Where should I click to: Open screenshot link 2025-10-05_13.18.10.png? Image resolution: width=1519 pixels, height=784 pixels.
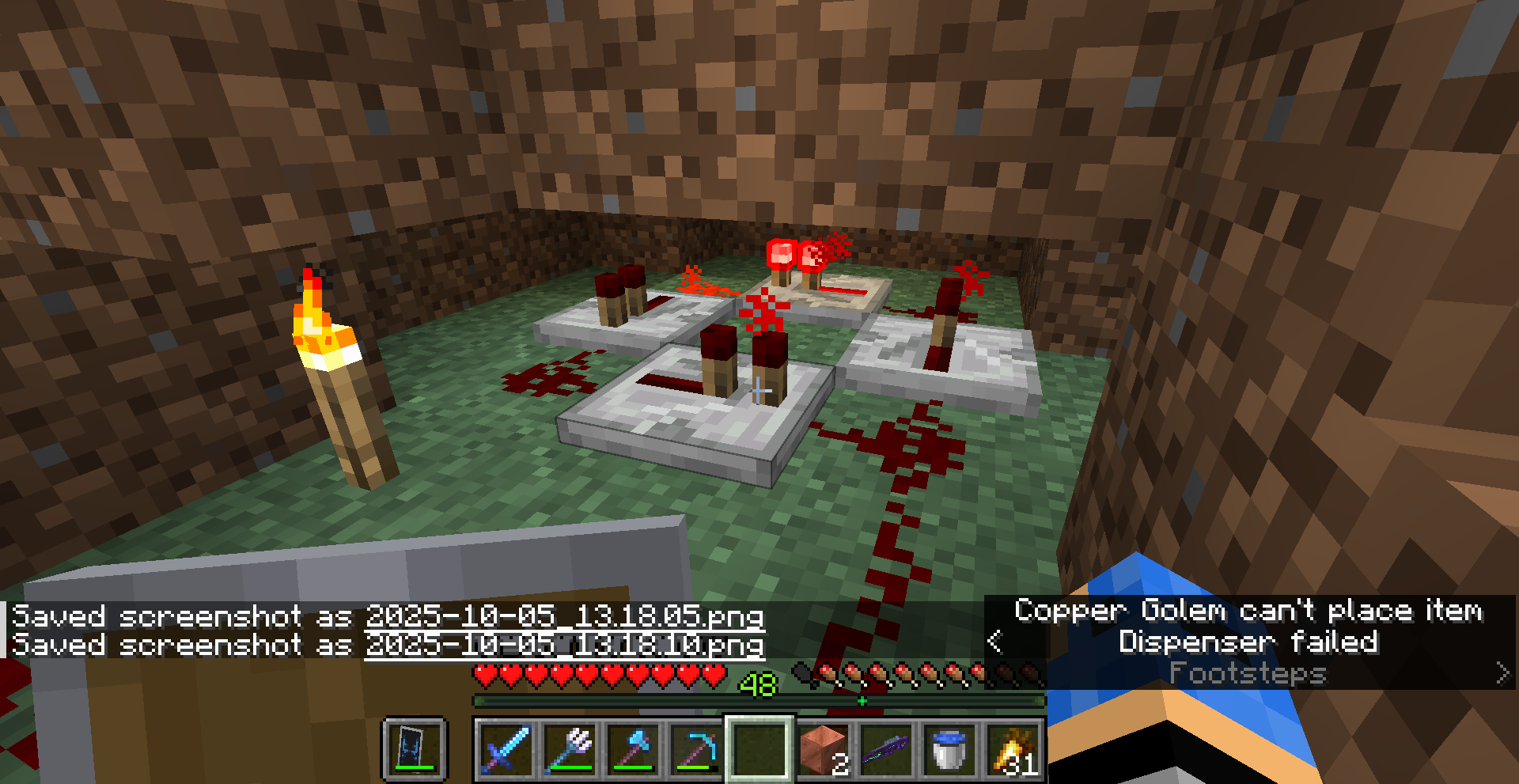[x=564, y=645]
